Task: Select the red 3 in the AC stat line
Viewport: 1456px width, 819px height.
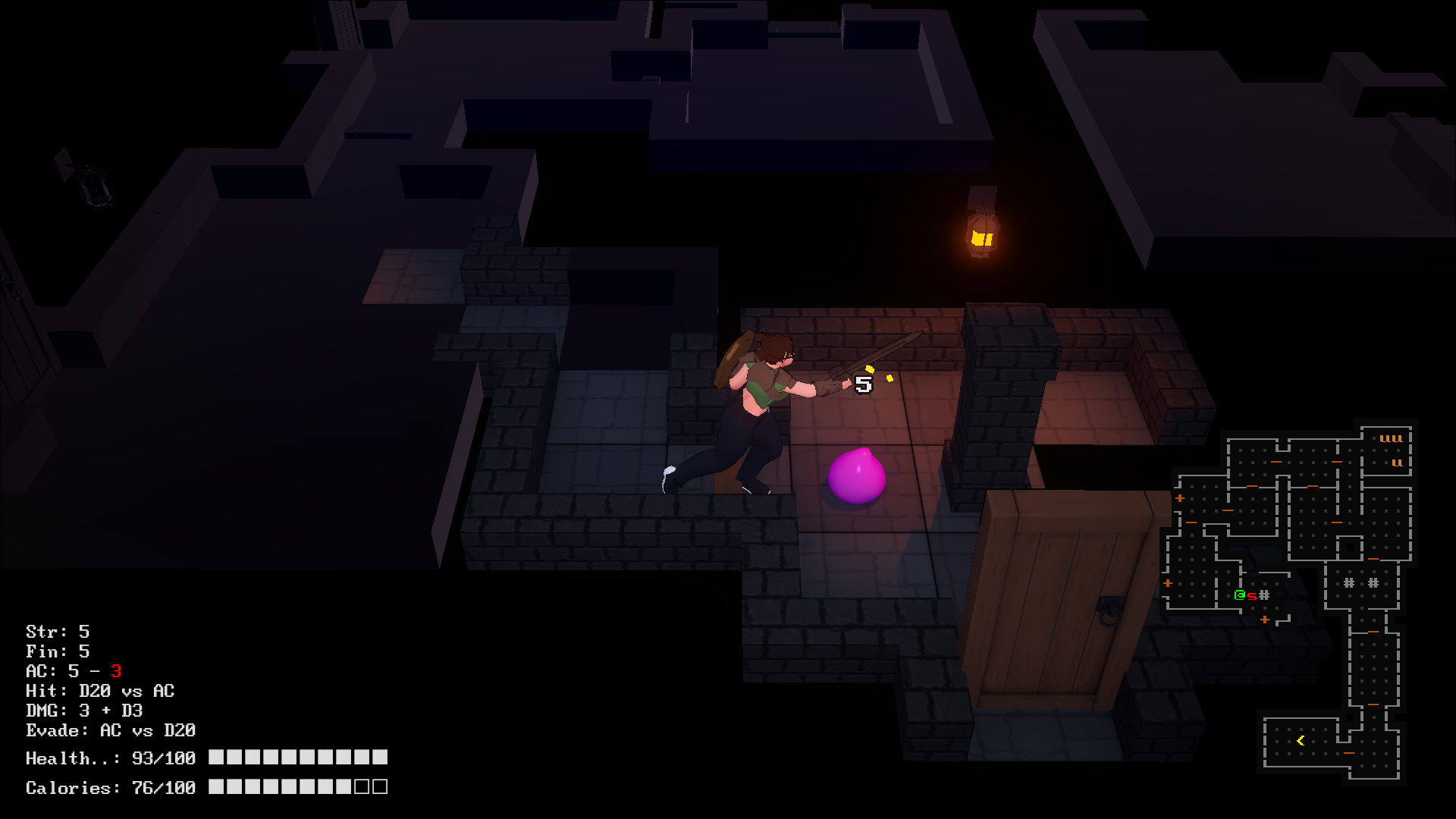Action: [x=118, y=670]
